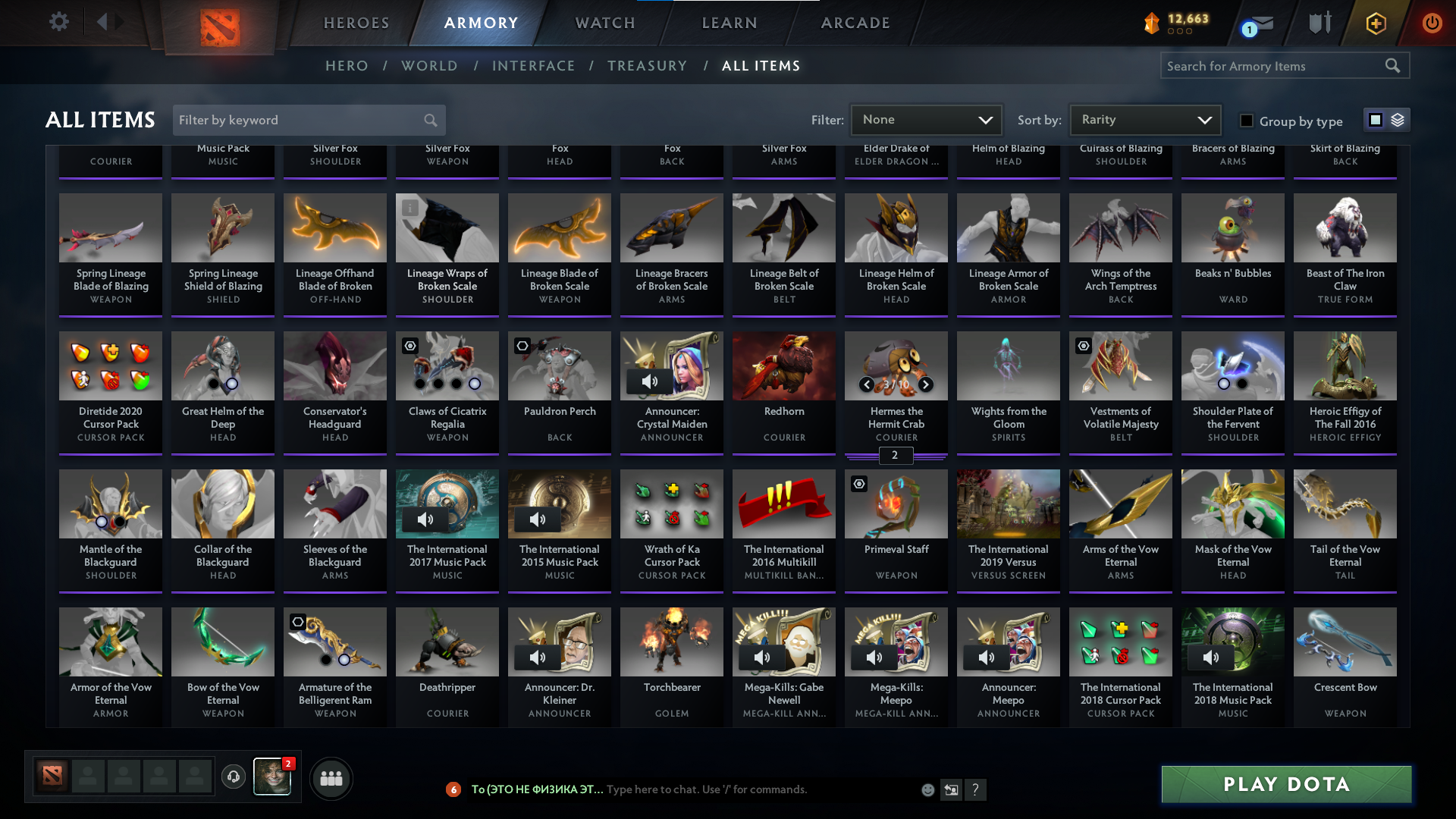This screenshot has width=1456, height=819.
Task: Open the settings gear icon
Action: coord(59,22)
